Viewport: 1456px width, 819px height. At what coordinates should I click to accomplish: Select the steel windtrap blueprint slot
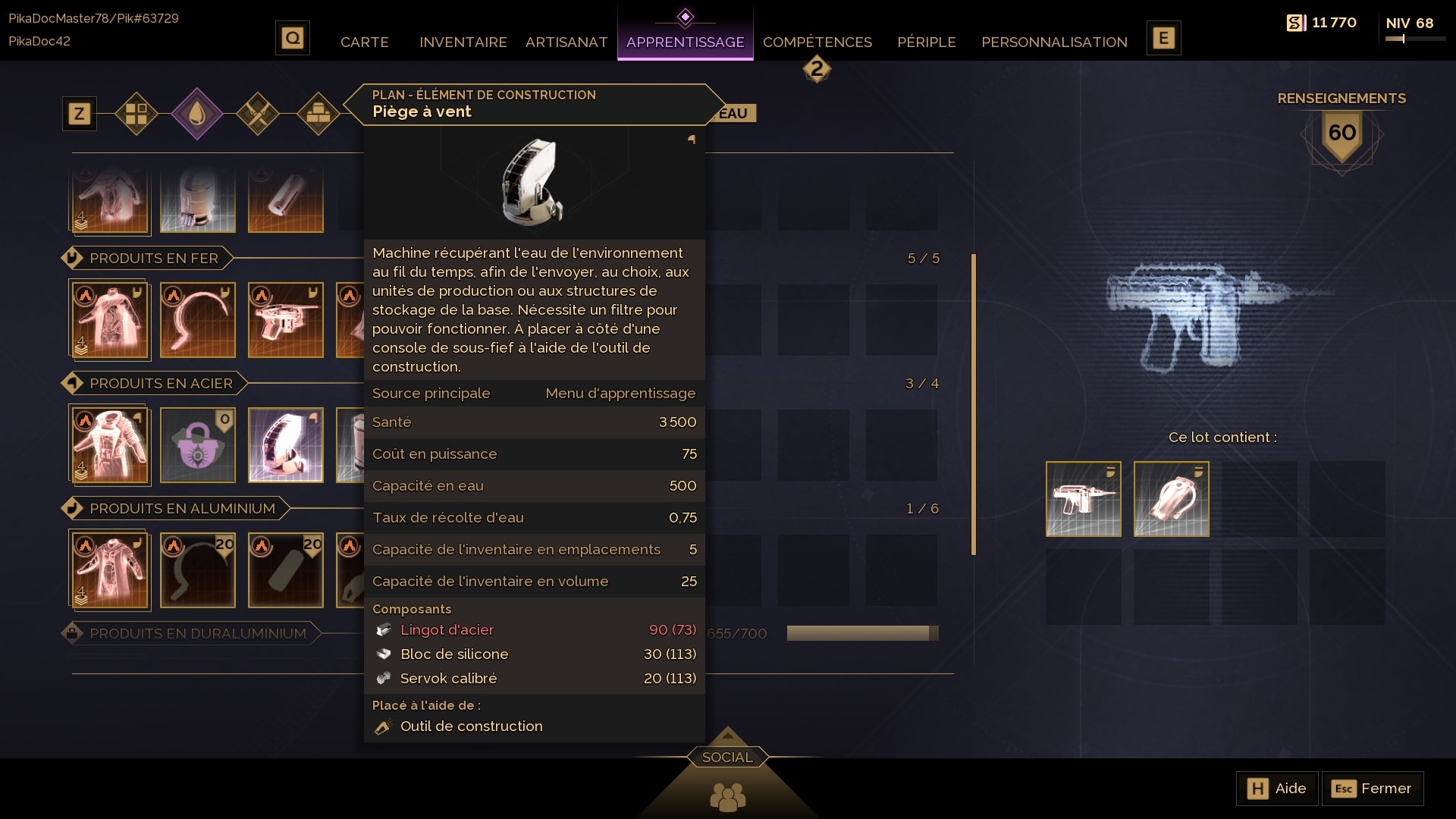coord(286,445)
